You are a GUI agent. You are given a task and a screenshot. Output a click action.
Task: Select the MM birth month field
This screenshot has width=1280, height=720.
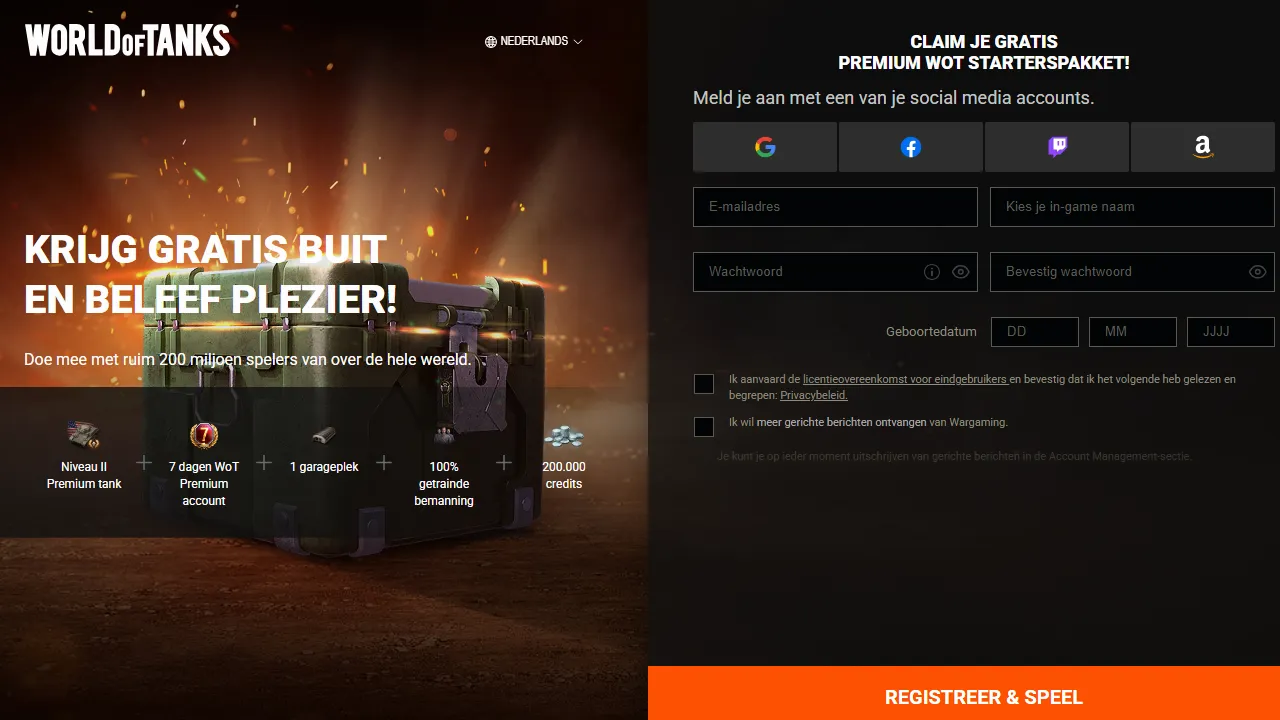[1132, 332]
